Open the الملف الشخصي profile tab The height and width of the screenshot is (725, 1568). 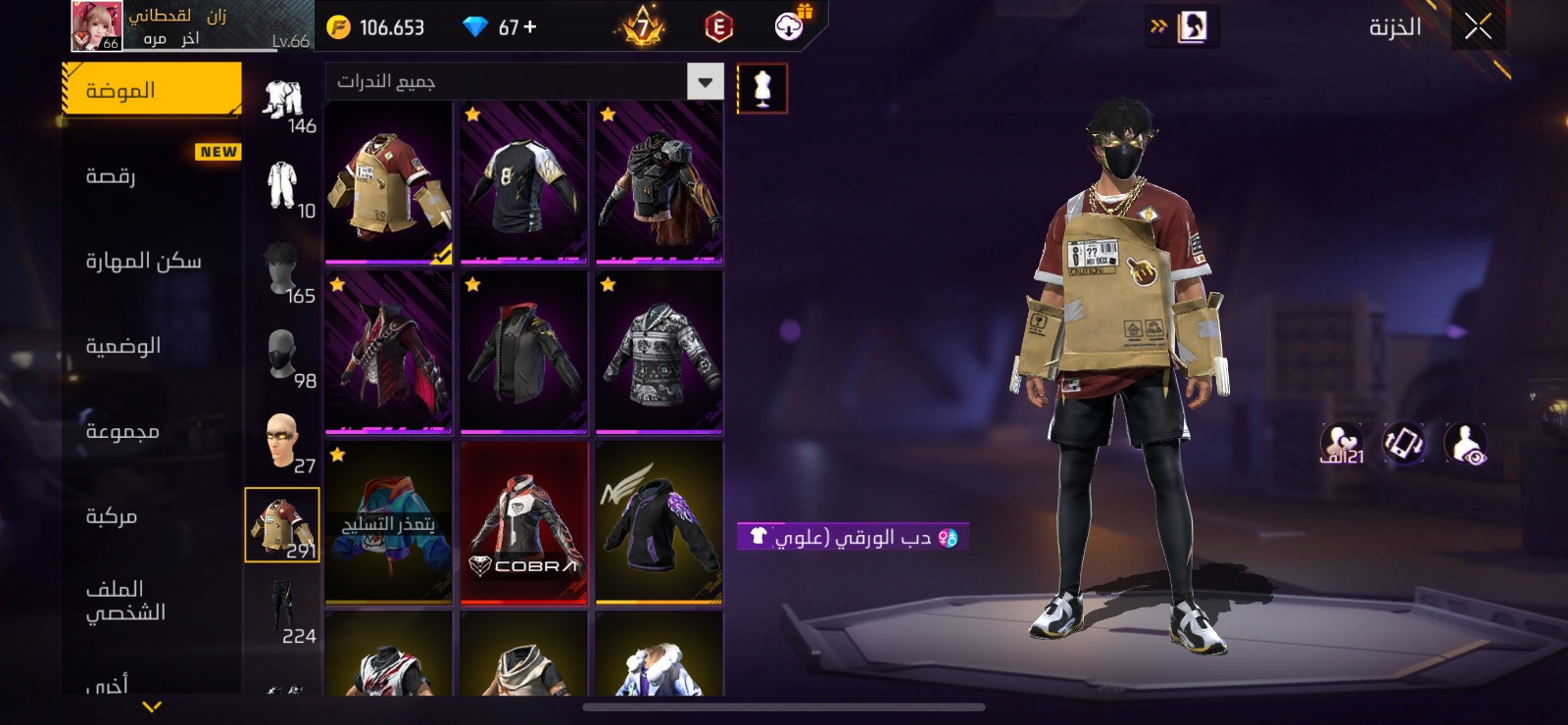152,601
